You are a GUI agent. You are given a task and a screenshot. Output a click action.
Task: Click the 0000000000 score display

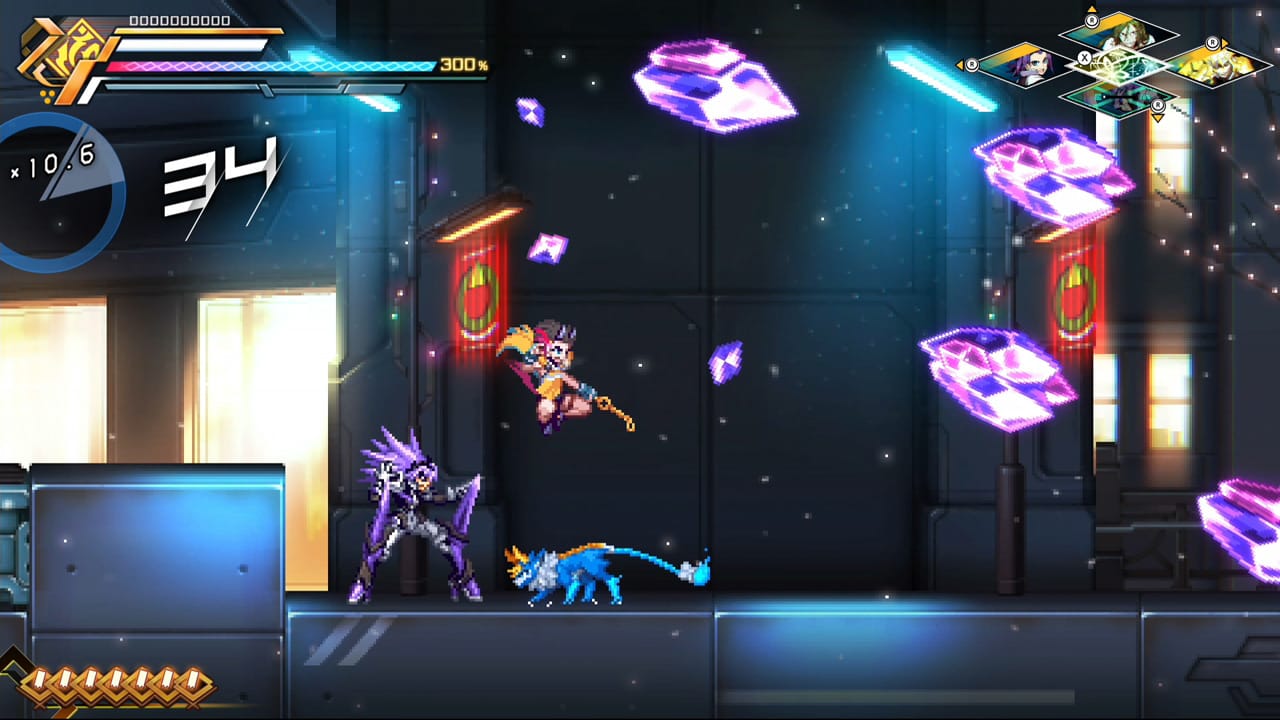coord(180,18)
